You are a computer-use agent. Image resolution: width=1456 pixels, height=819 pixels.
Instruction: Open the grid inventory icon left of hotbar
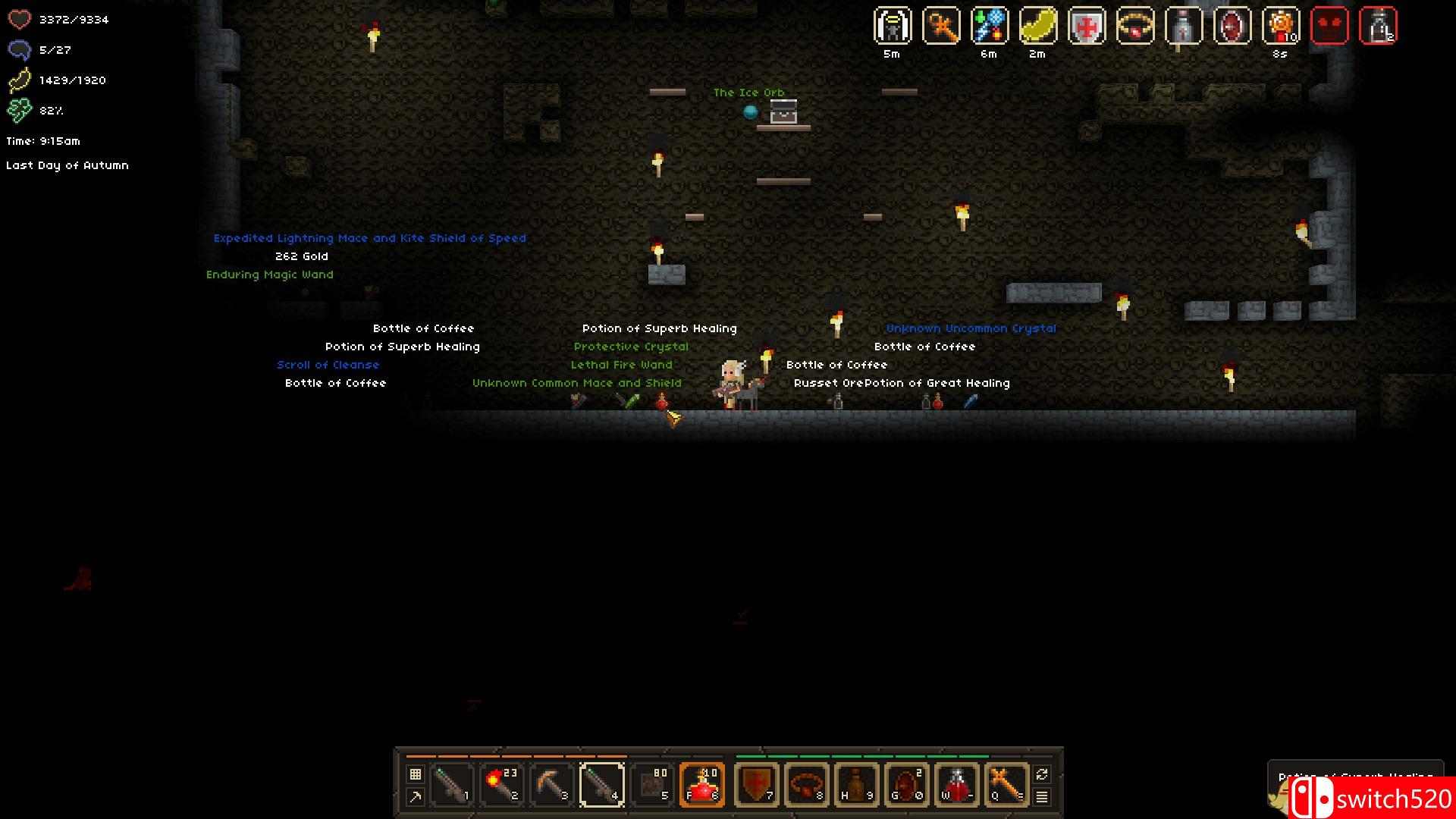pos(415,774)
